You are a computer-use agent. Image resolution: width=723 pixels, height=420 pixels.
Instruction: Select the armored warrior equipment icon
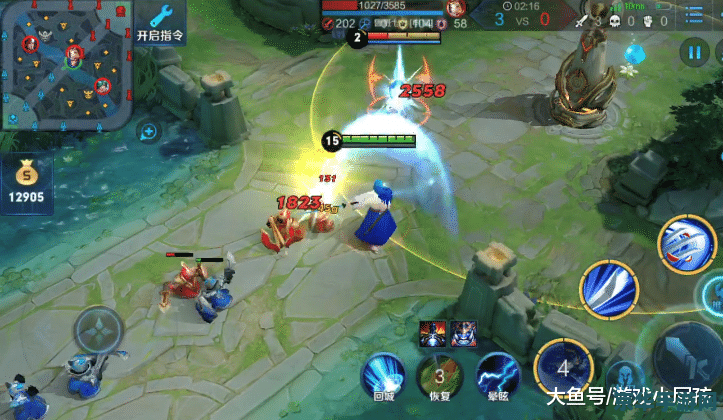point(463,335)
